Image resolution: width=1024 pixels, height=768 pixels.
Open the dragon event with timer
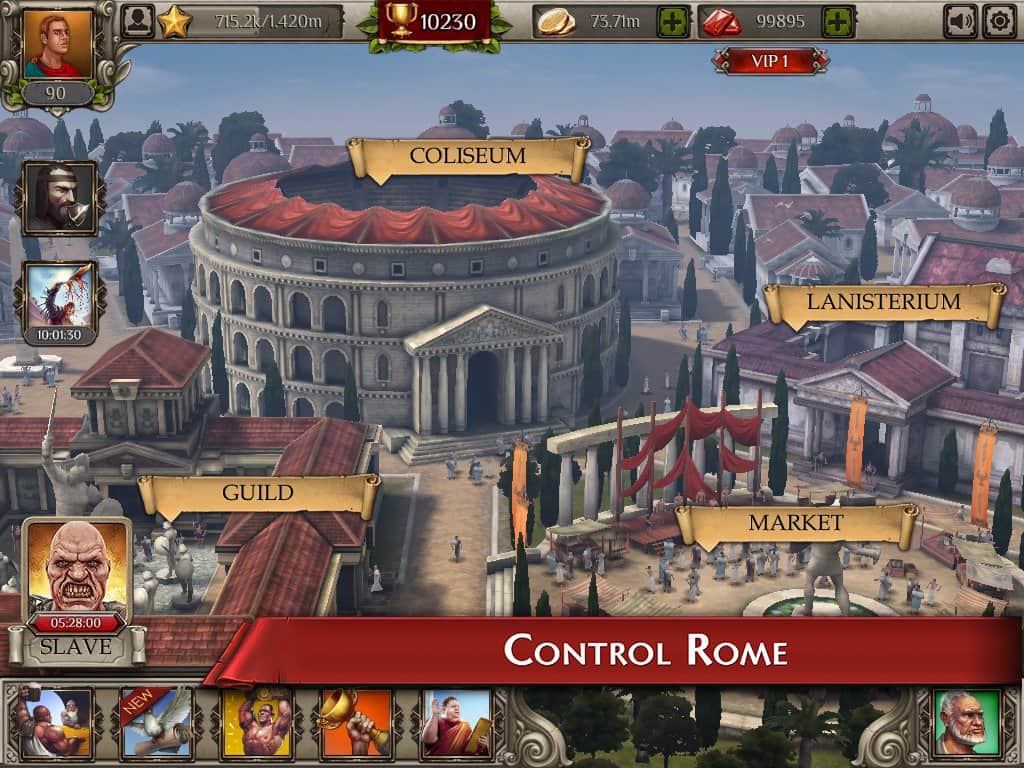[x=59, y=299]
